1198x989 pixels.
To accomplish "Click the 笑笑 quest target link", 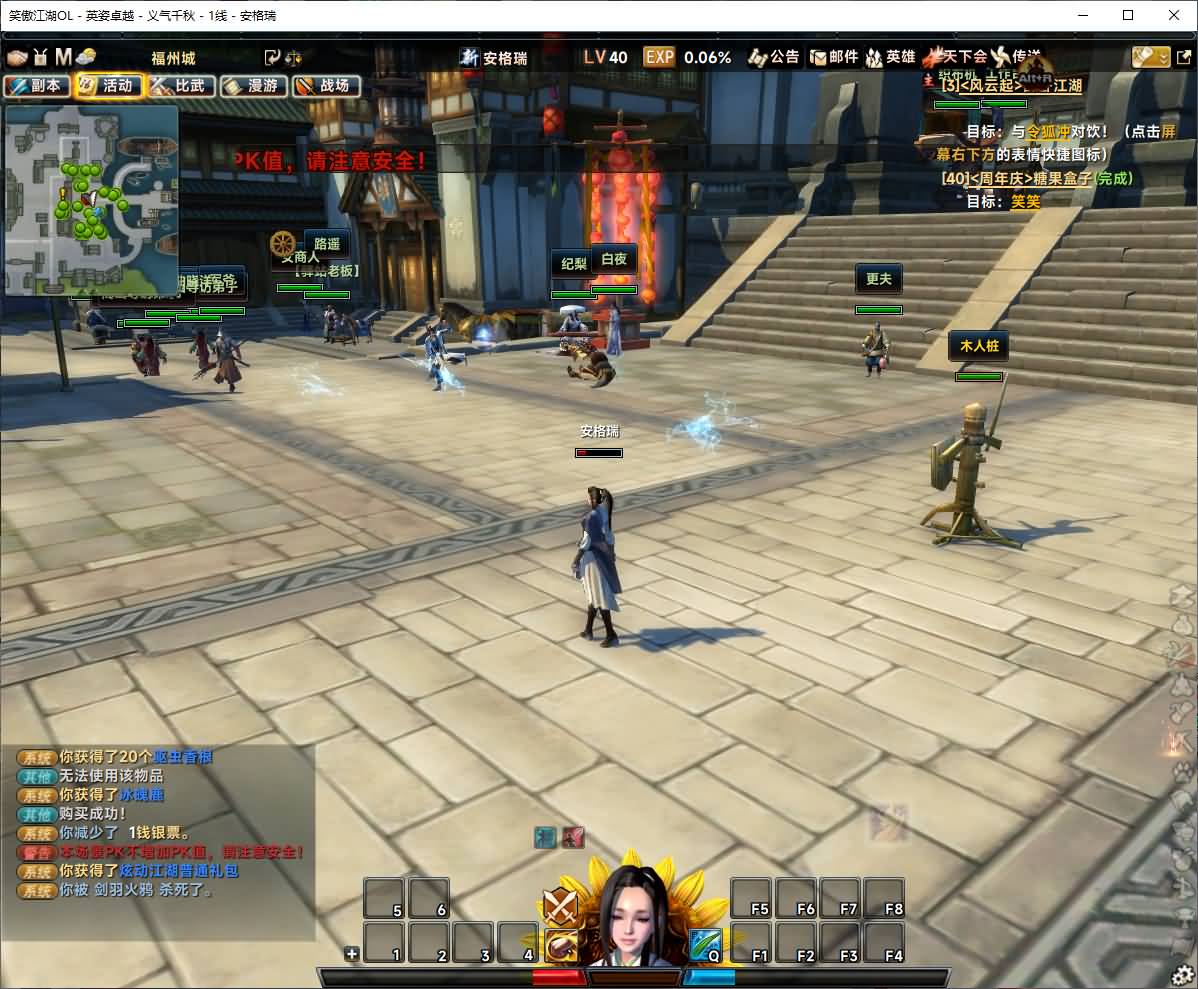I will 1025,201.
